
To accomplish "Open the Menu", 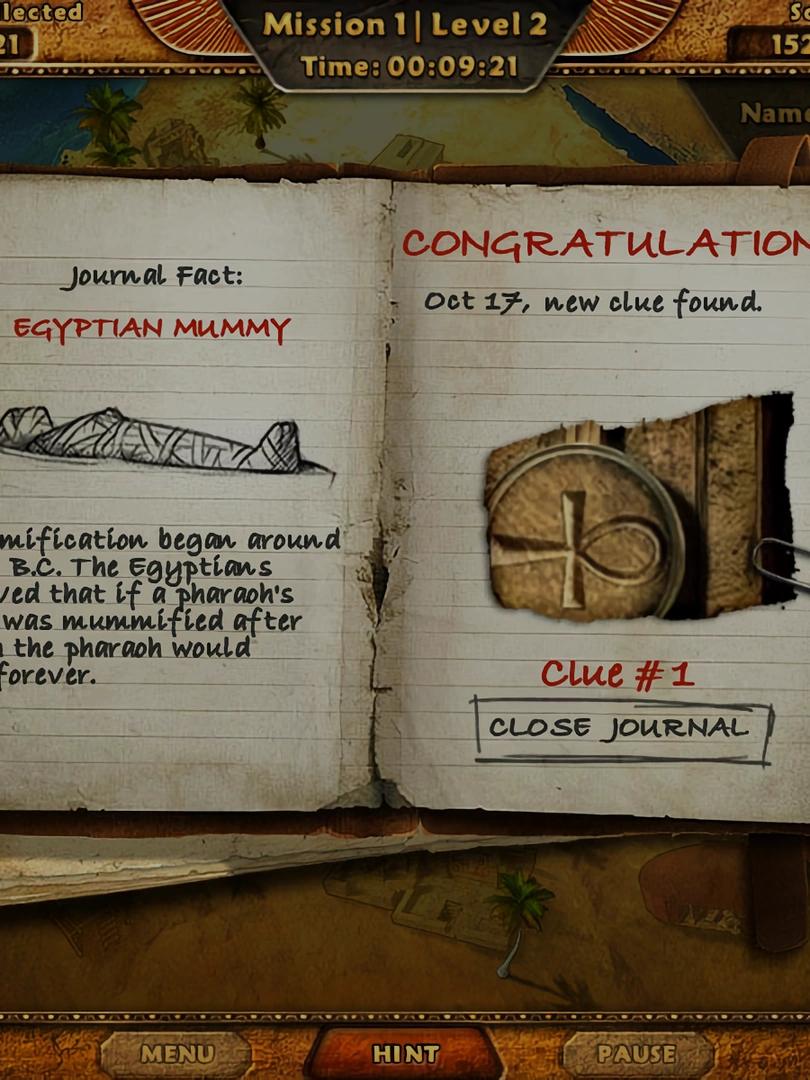I will 176,1054.
